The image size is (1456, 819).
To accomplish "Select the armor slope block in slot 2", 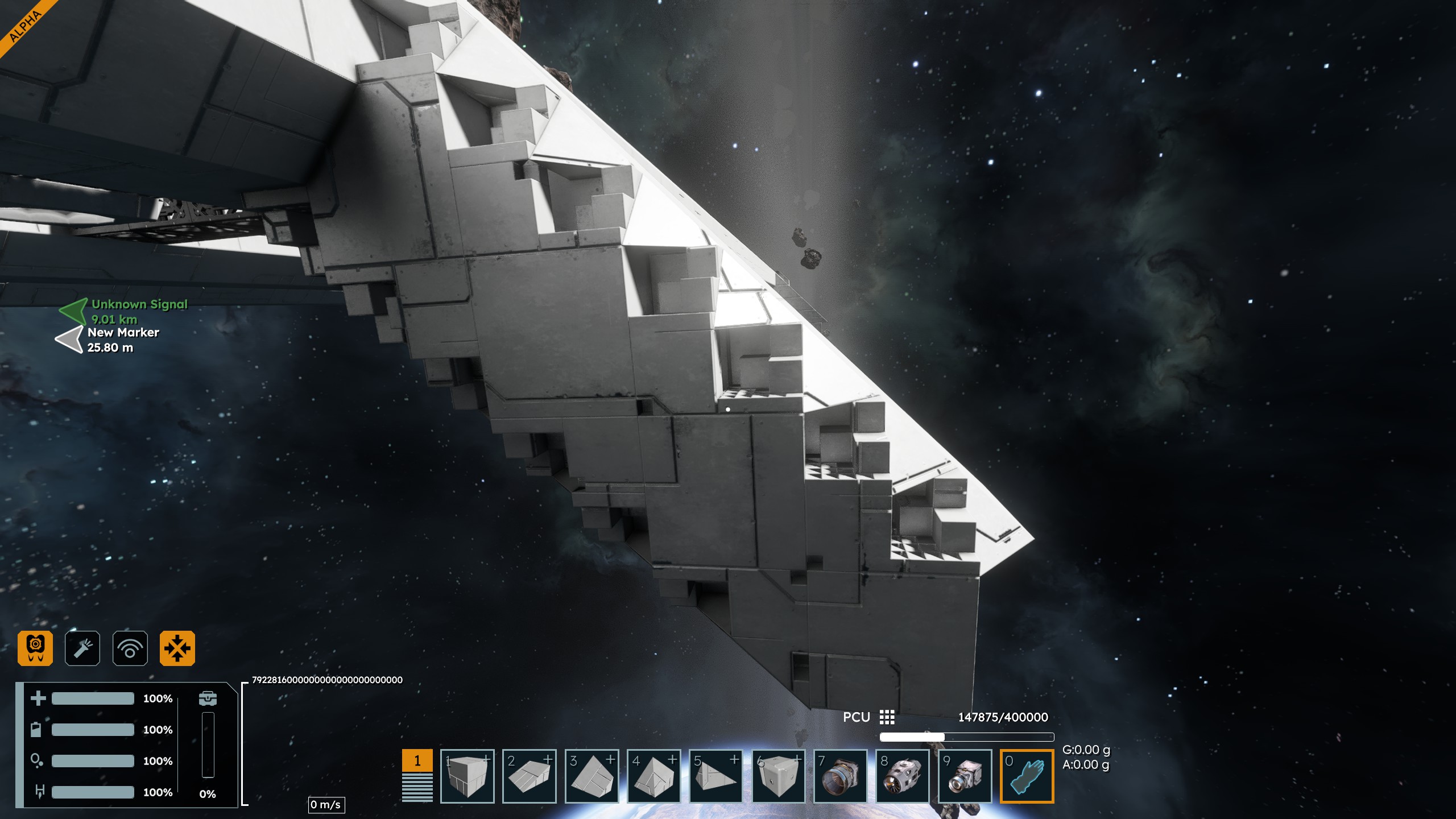I will tap(530, 776).
